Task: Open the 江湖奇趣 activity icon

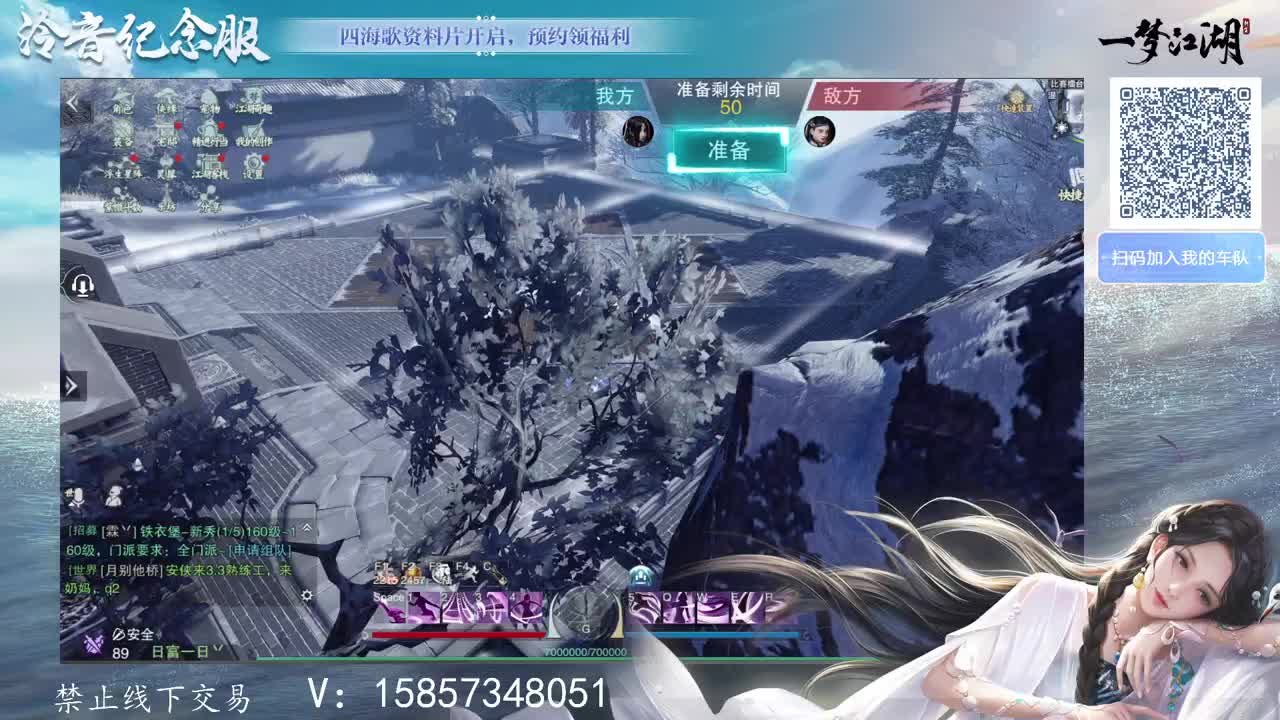Action: coord(256,97)
